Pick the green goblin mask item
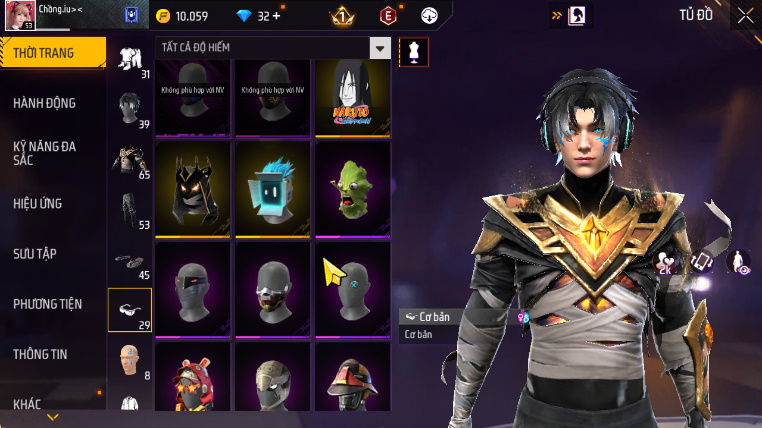The image size is (762, 428). click(352, 187)
